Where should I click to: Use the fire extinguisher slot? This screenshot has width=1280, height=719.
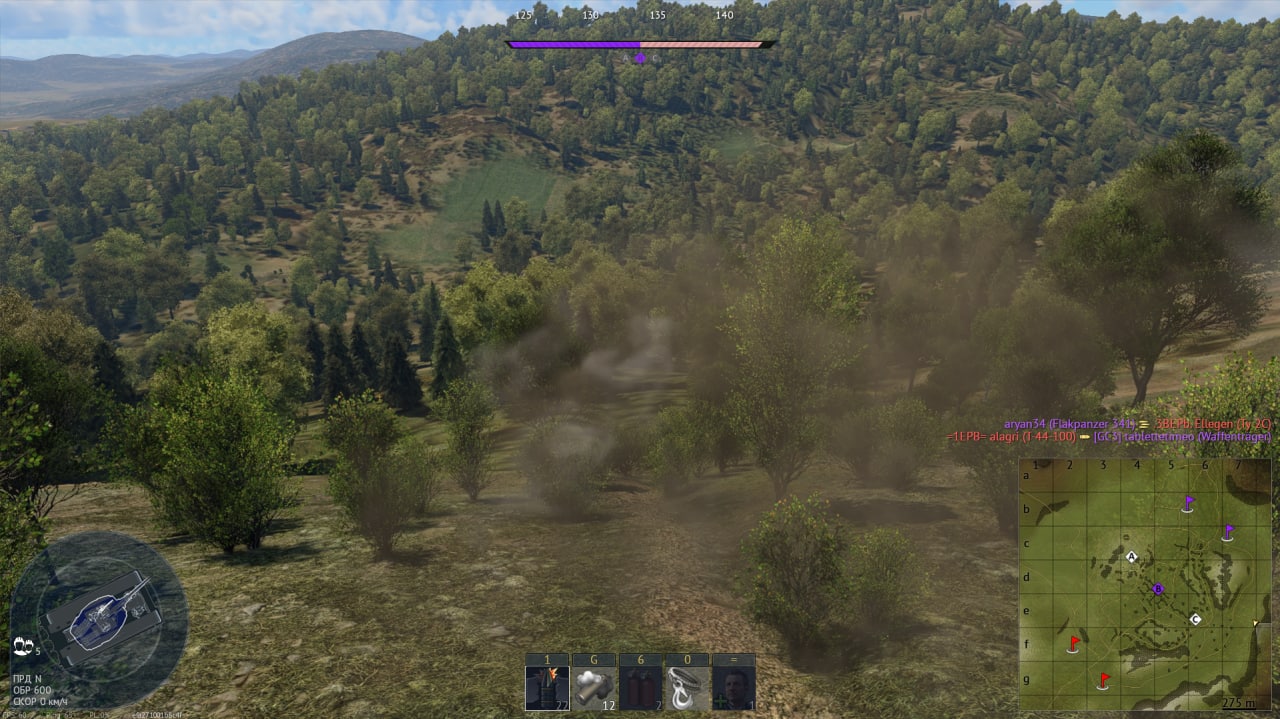640,688
